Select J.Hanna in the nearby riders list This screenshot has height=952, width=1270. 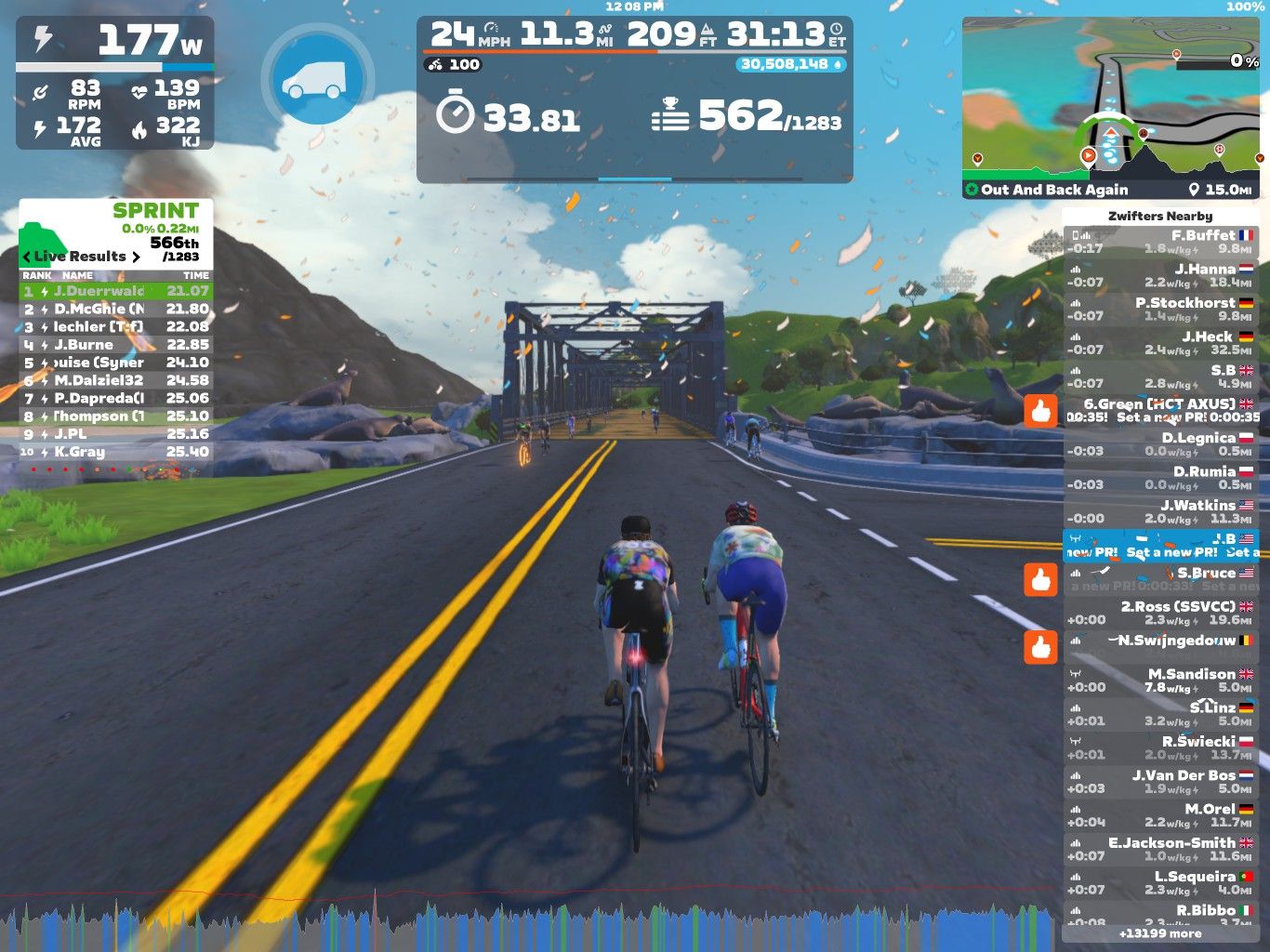tap(1160, 276)
